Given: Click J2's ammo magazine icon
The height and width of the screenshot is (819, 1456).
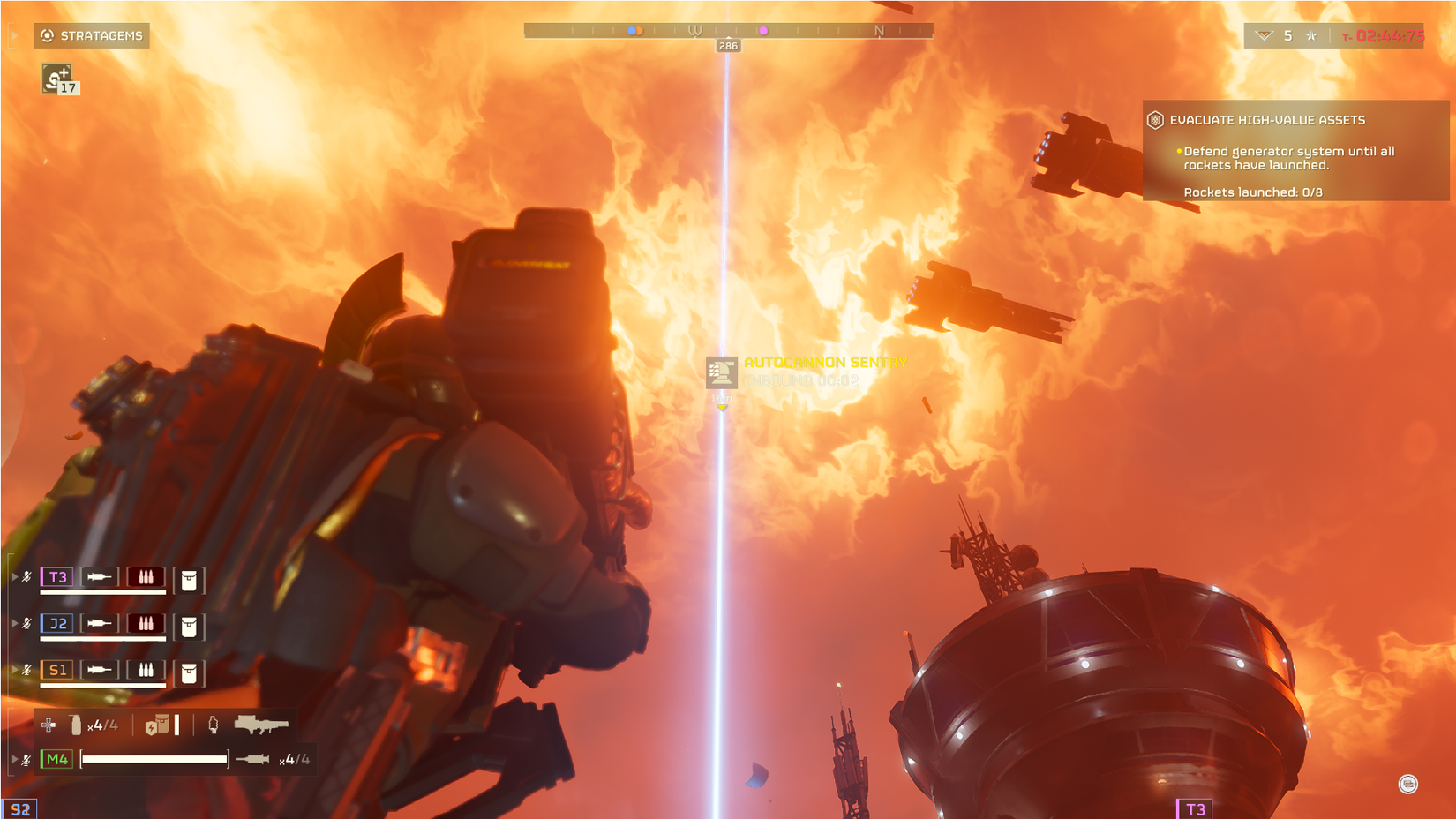Looking at the screenshot, I should 146,624.
